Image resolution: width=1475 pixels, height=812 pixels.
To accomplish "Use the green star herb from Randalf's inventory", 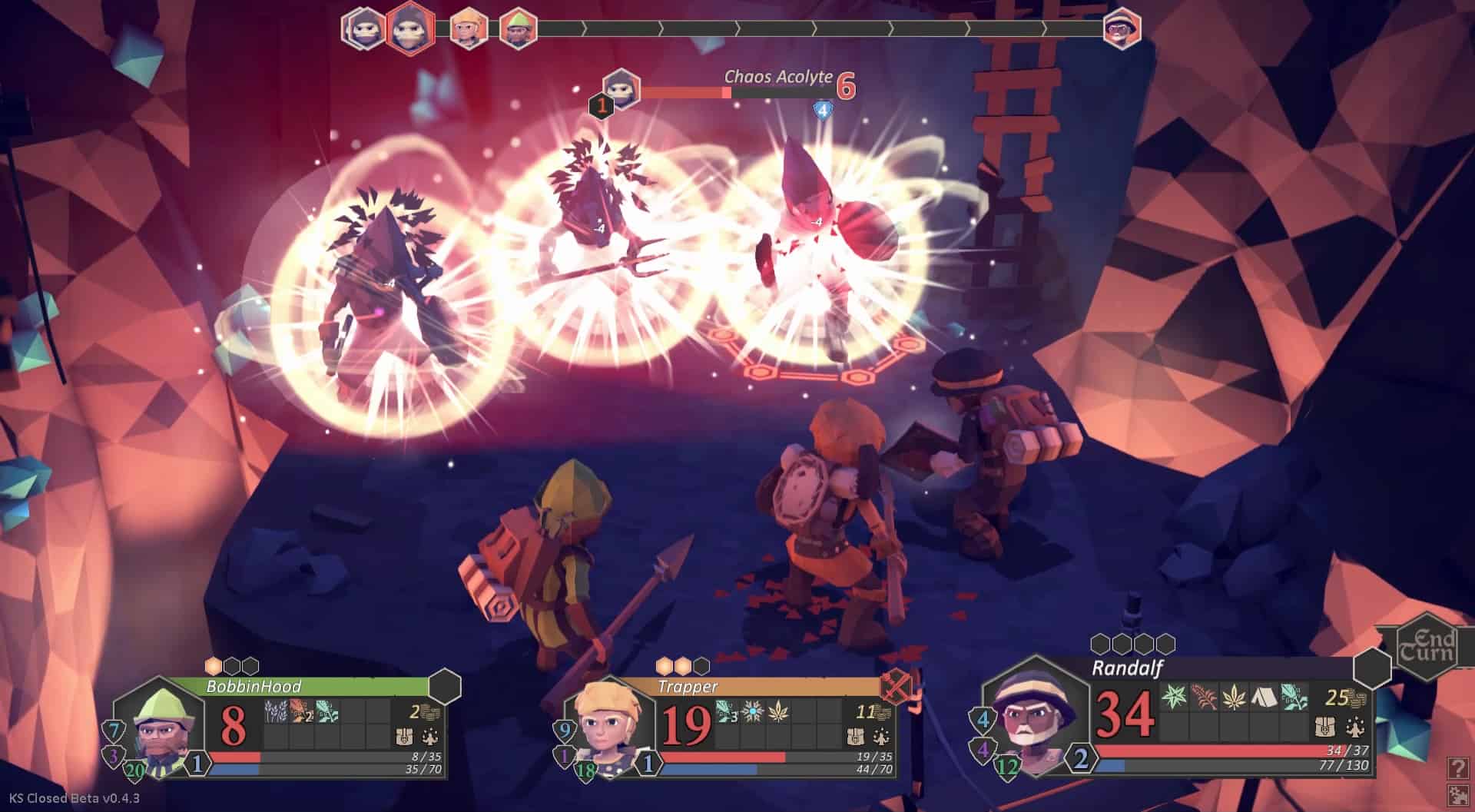I will (x=1173, y=697).
